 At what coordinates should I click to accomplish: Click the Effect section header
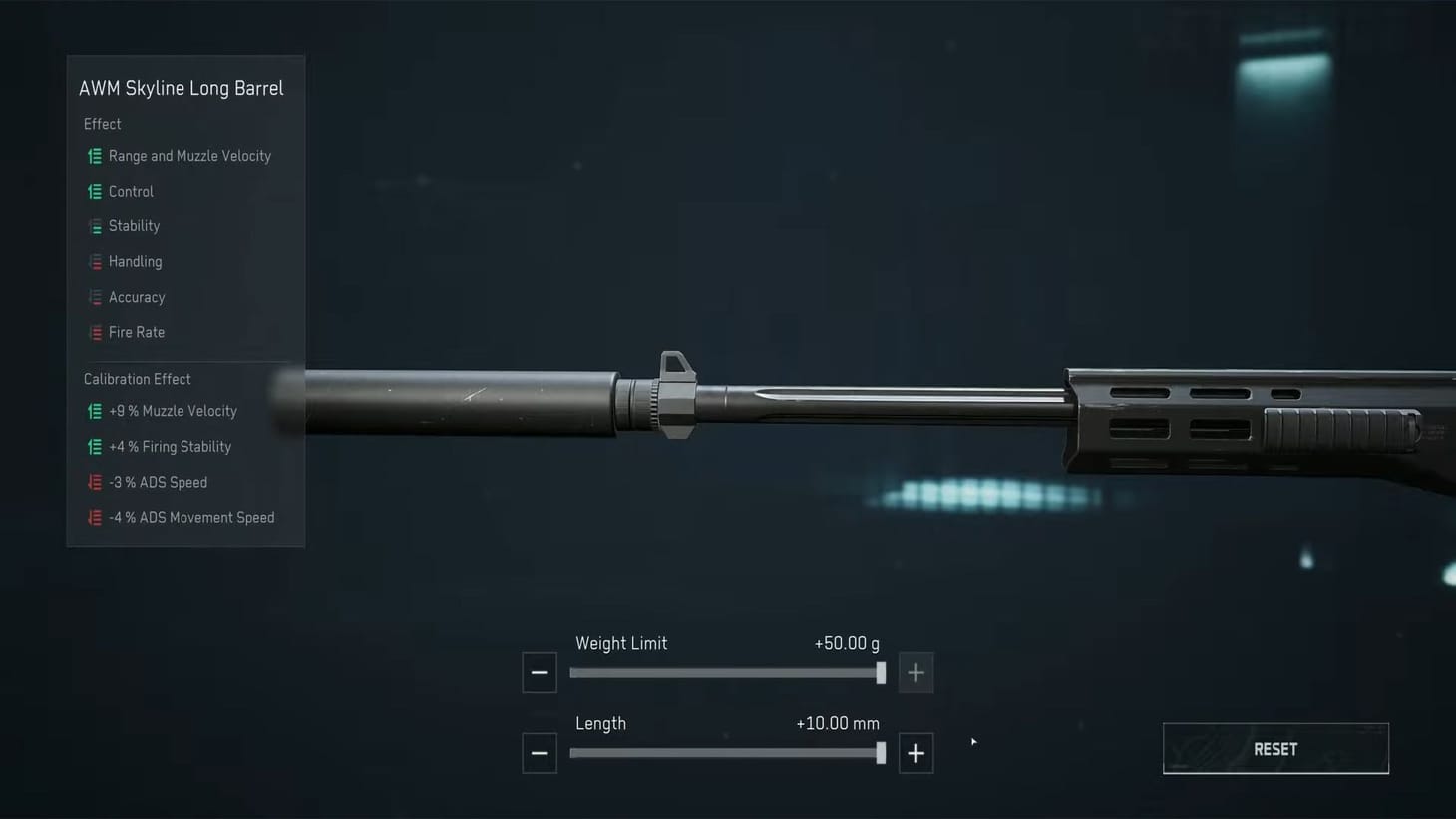[102, 124]
